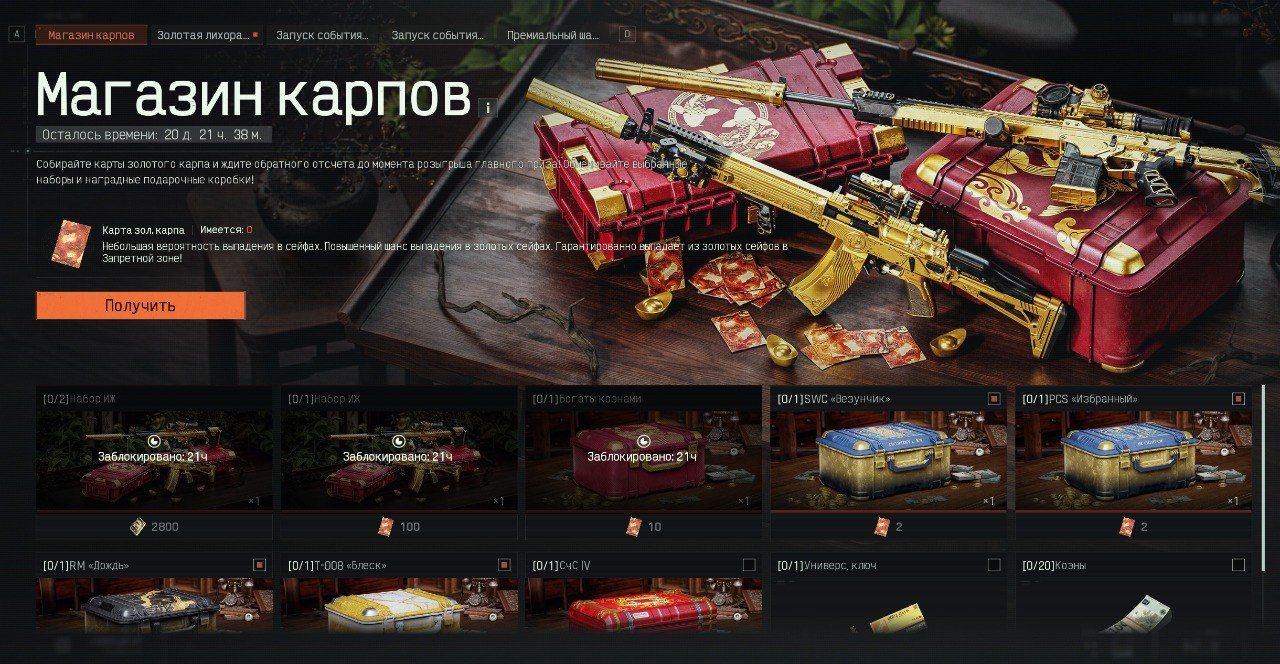Show info via the i icon by the title
The width and height of the screenshot is (1280, 664).
[488, 108]
